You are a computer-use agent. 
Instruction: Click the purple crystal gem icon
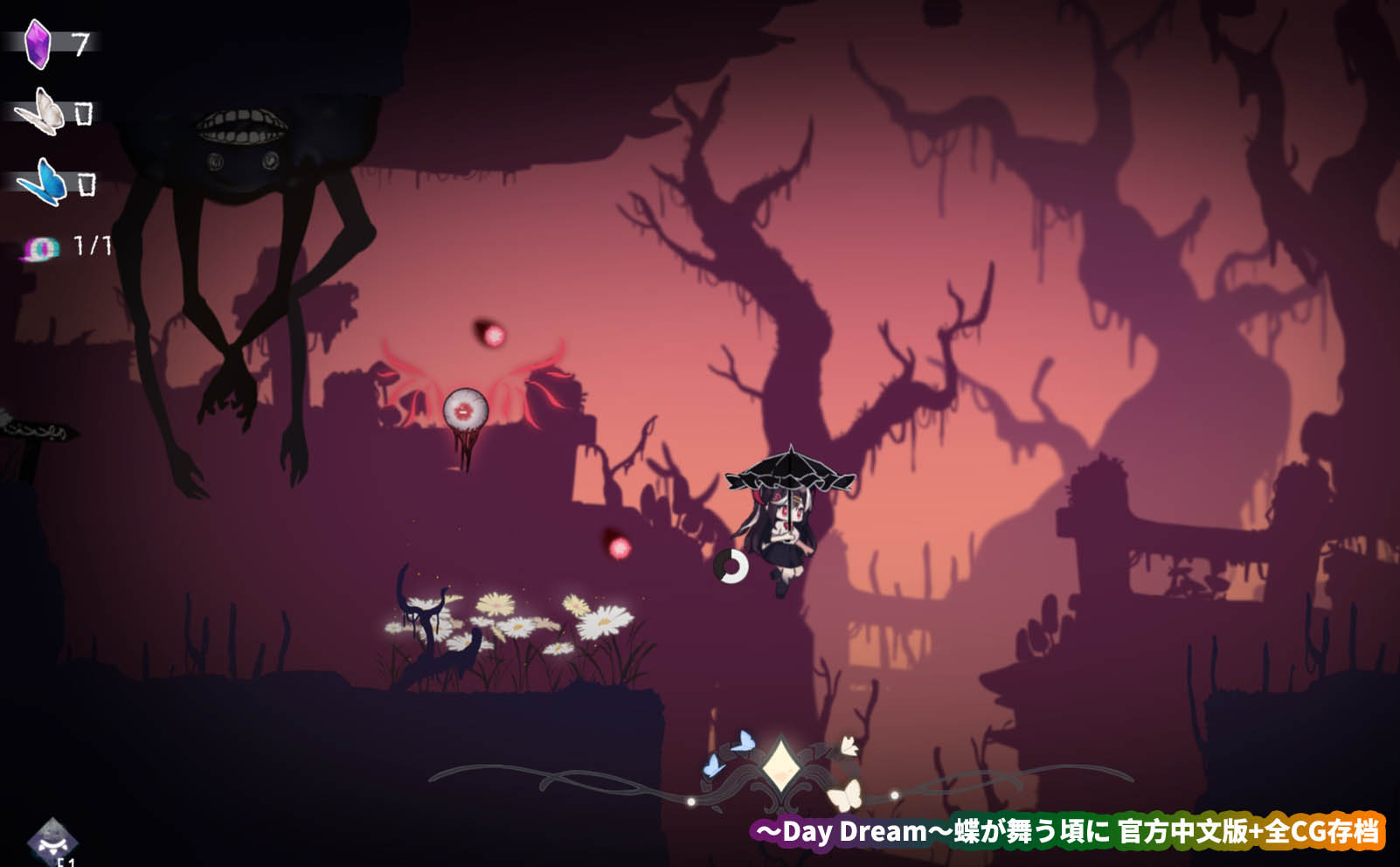(38, 44)
